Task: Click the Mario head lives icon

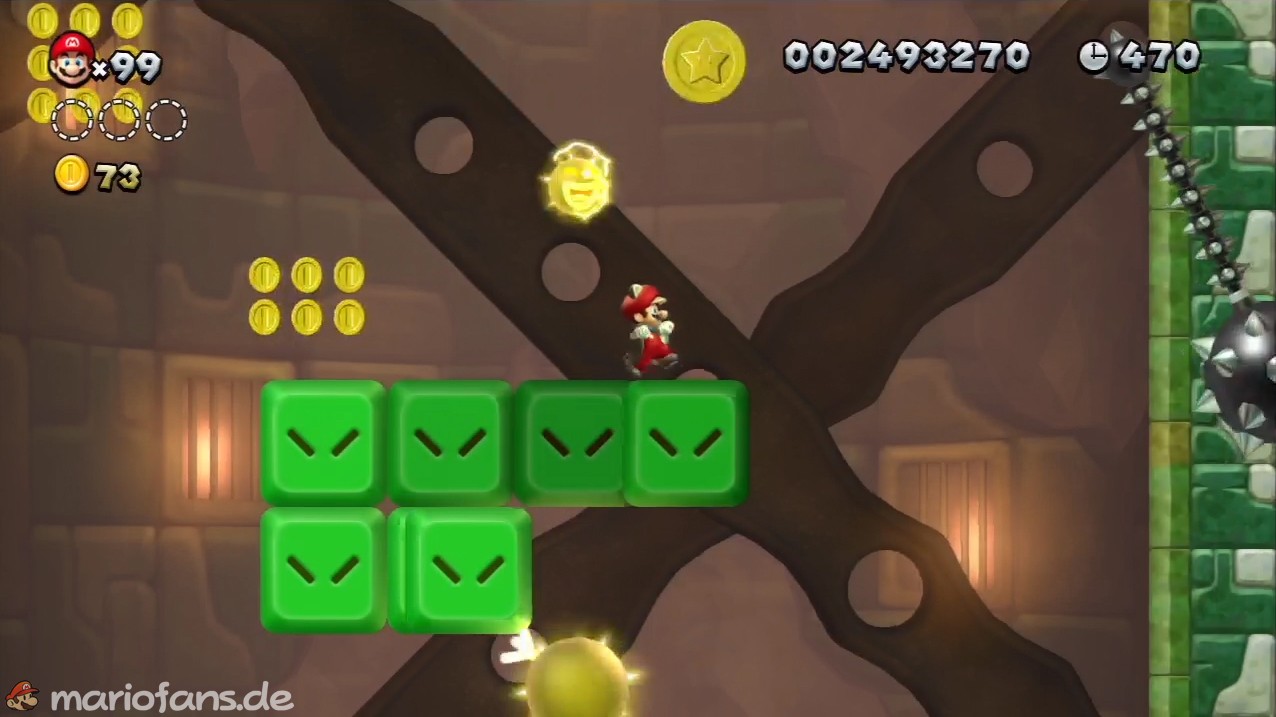Action: coord(71,58)
